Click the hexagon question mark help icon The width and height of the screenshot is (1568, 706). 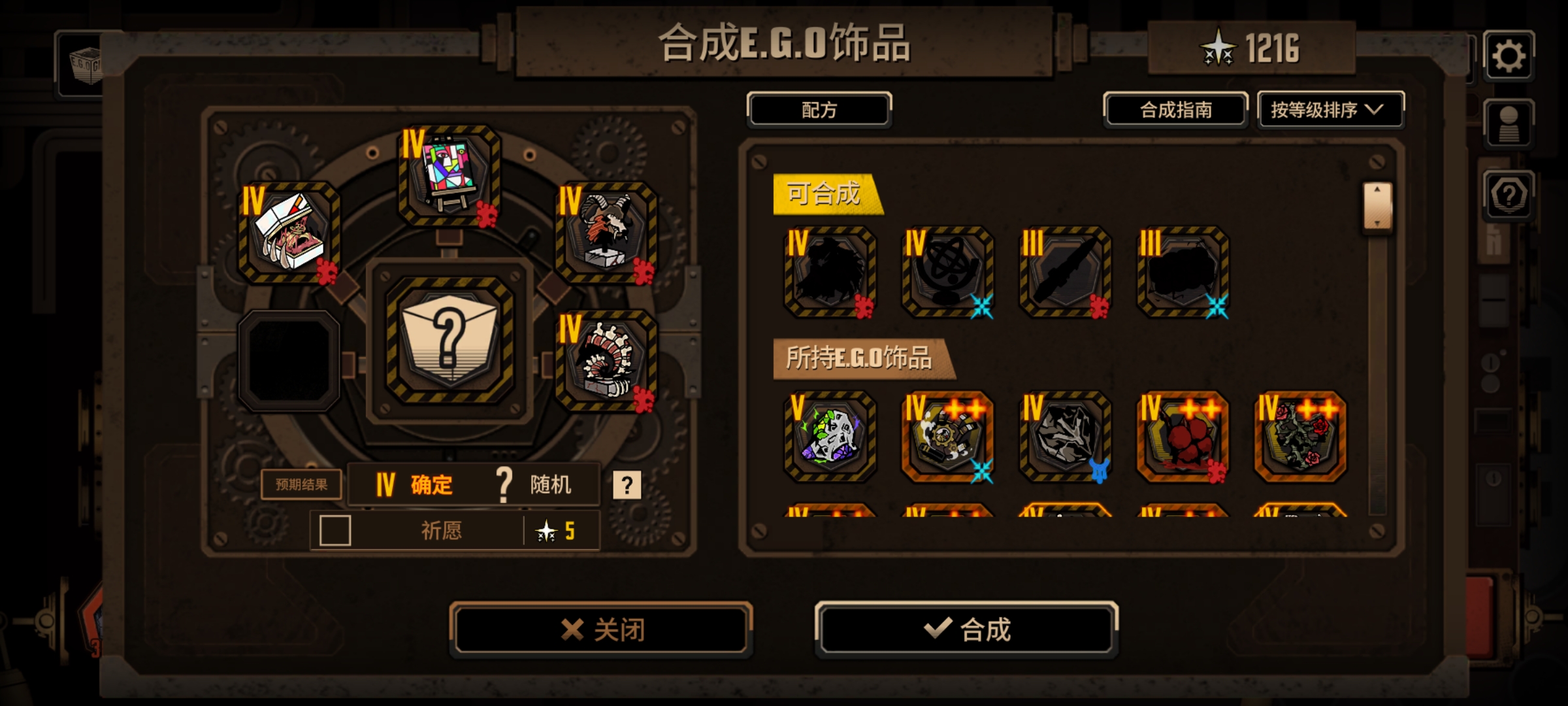pos(1510,196)
